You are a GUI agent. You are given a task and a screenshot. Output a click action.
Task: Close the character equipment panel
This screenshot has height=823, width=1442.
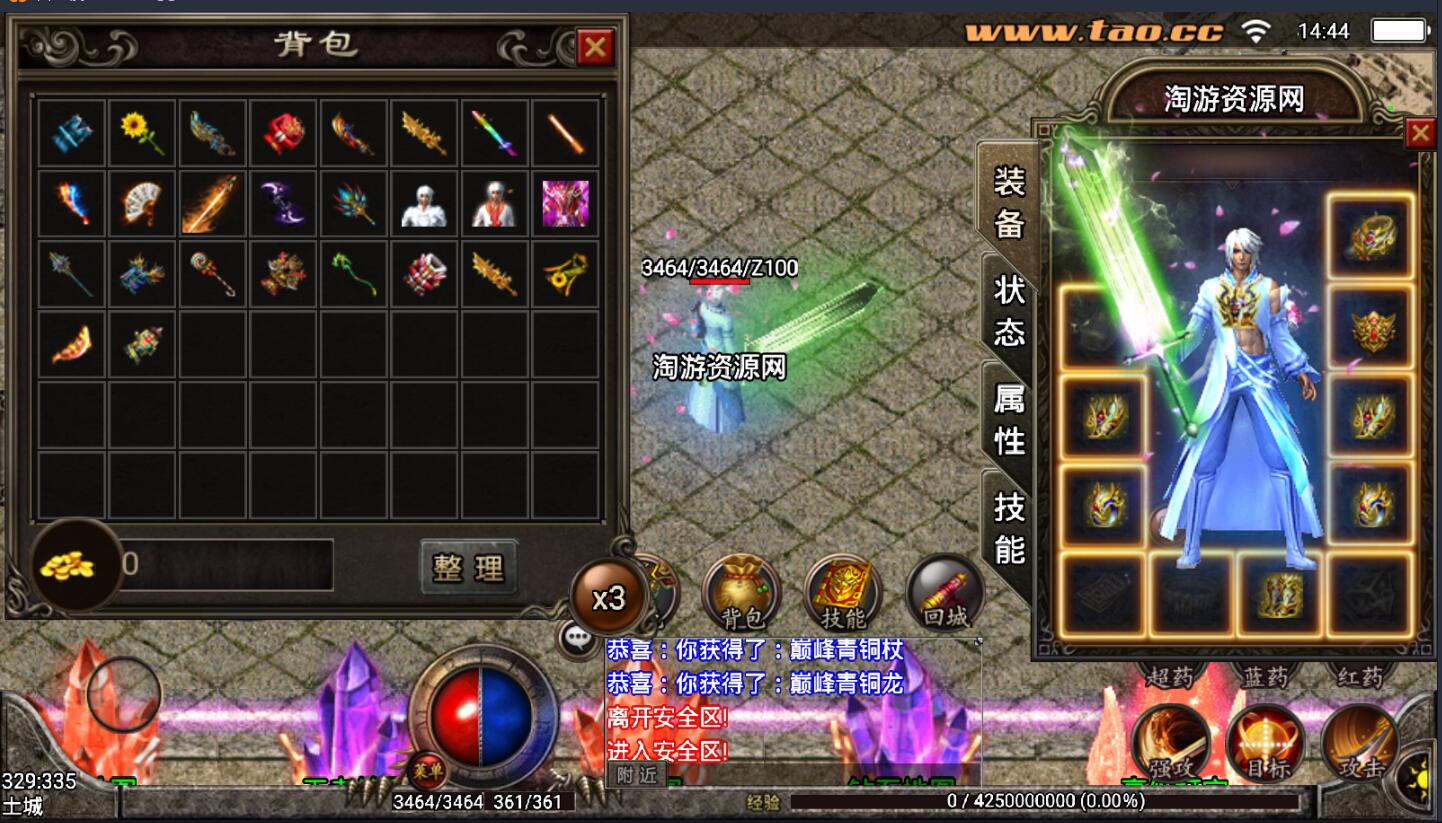tap(1420, 134)
